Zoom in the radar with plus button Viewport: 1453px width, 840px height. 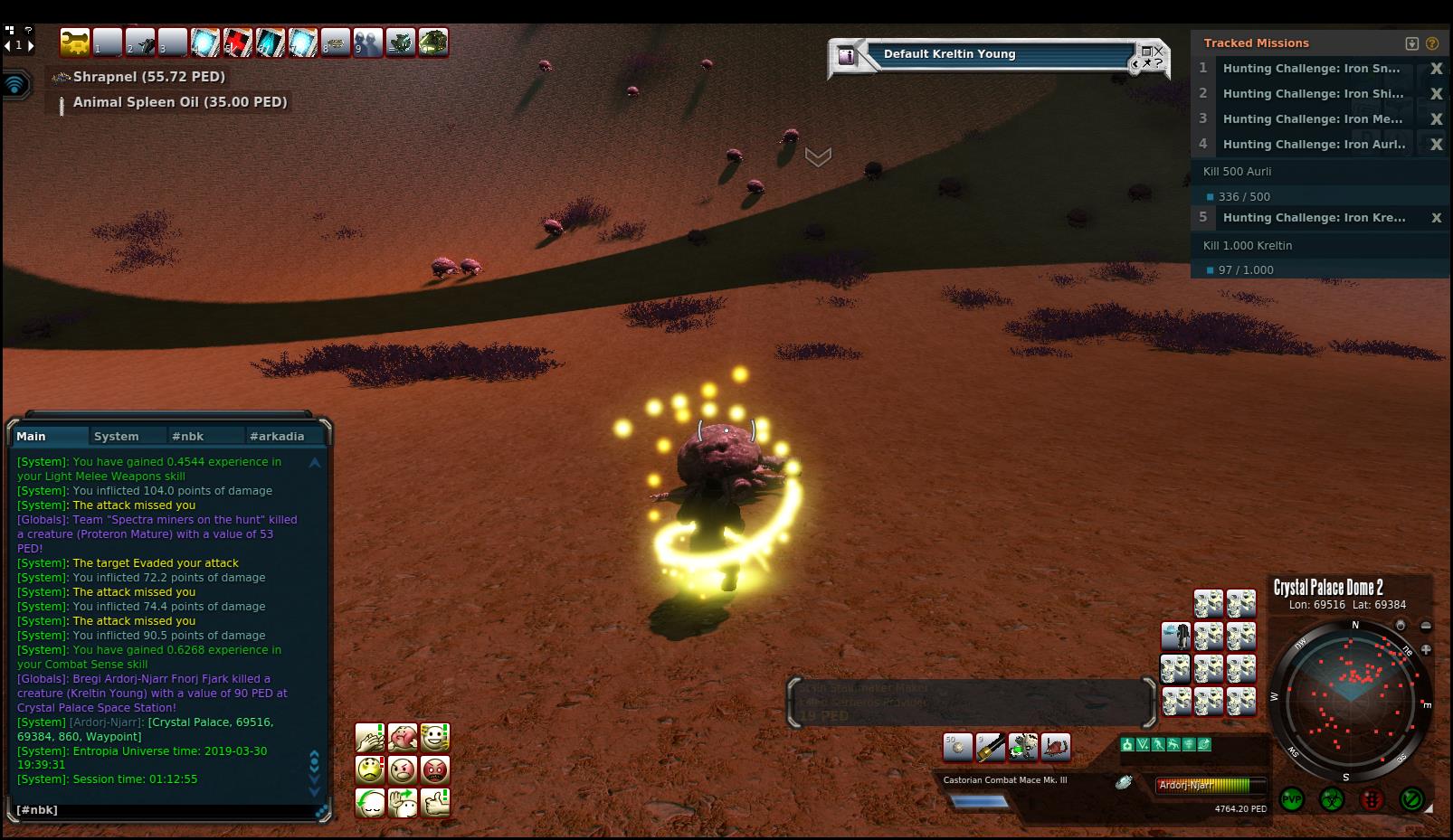[1426, 649]
